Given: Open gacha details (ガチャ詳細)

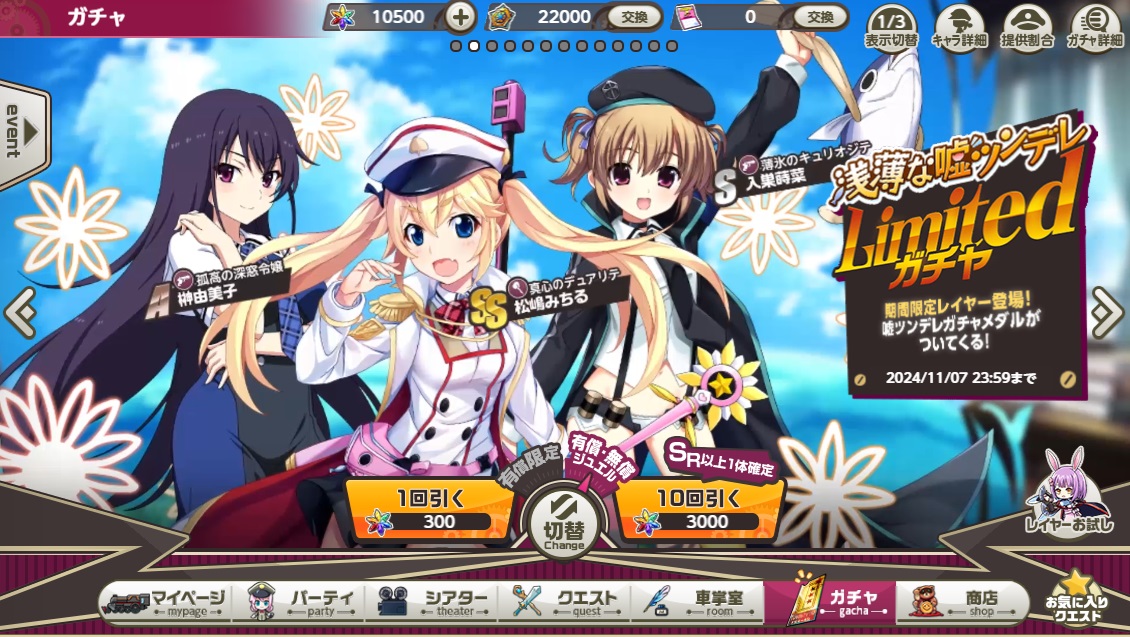Looking at the screenshot, I should 1095,27.
